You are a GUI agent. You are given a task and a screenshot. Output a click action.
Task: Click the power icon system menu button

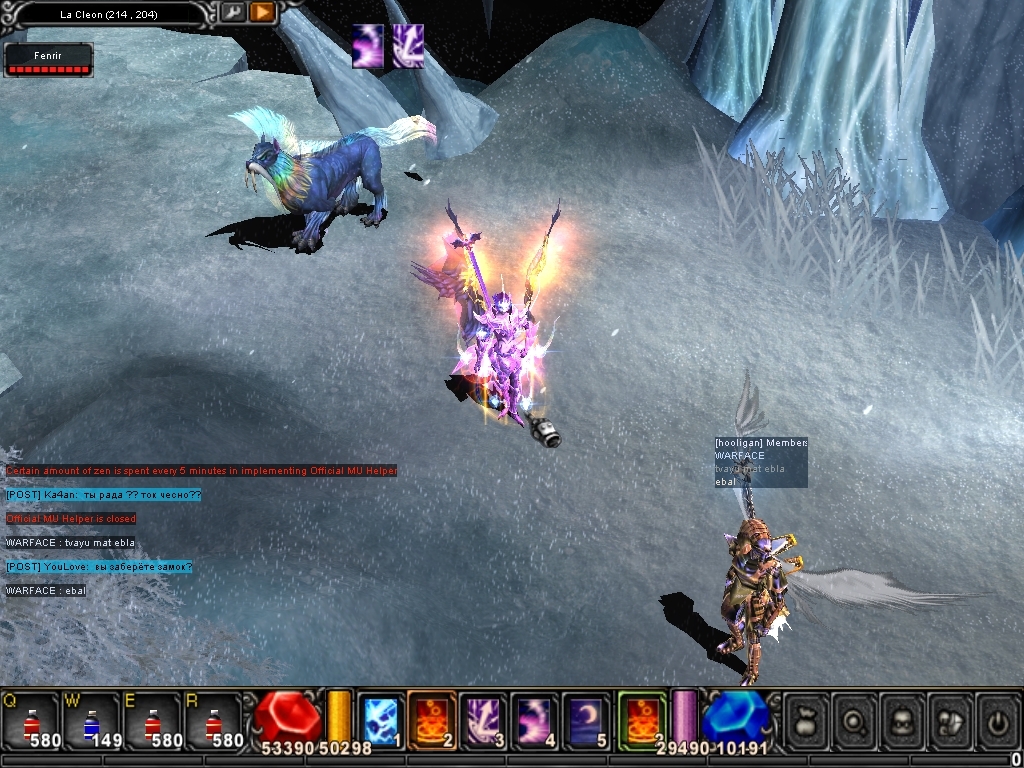coord(998,720)
